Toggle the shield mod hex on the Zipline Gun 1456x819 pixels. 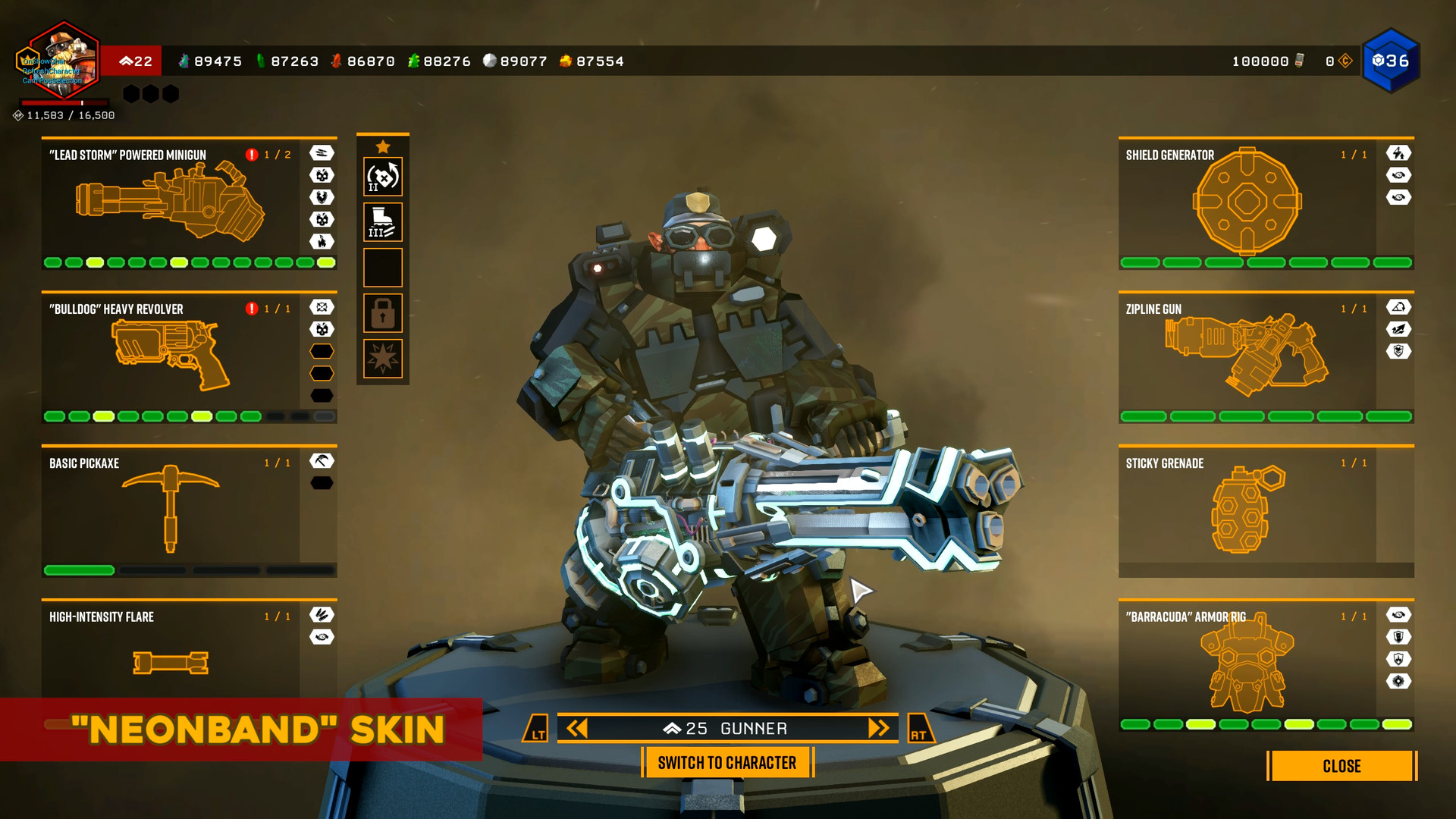1399,351
